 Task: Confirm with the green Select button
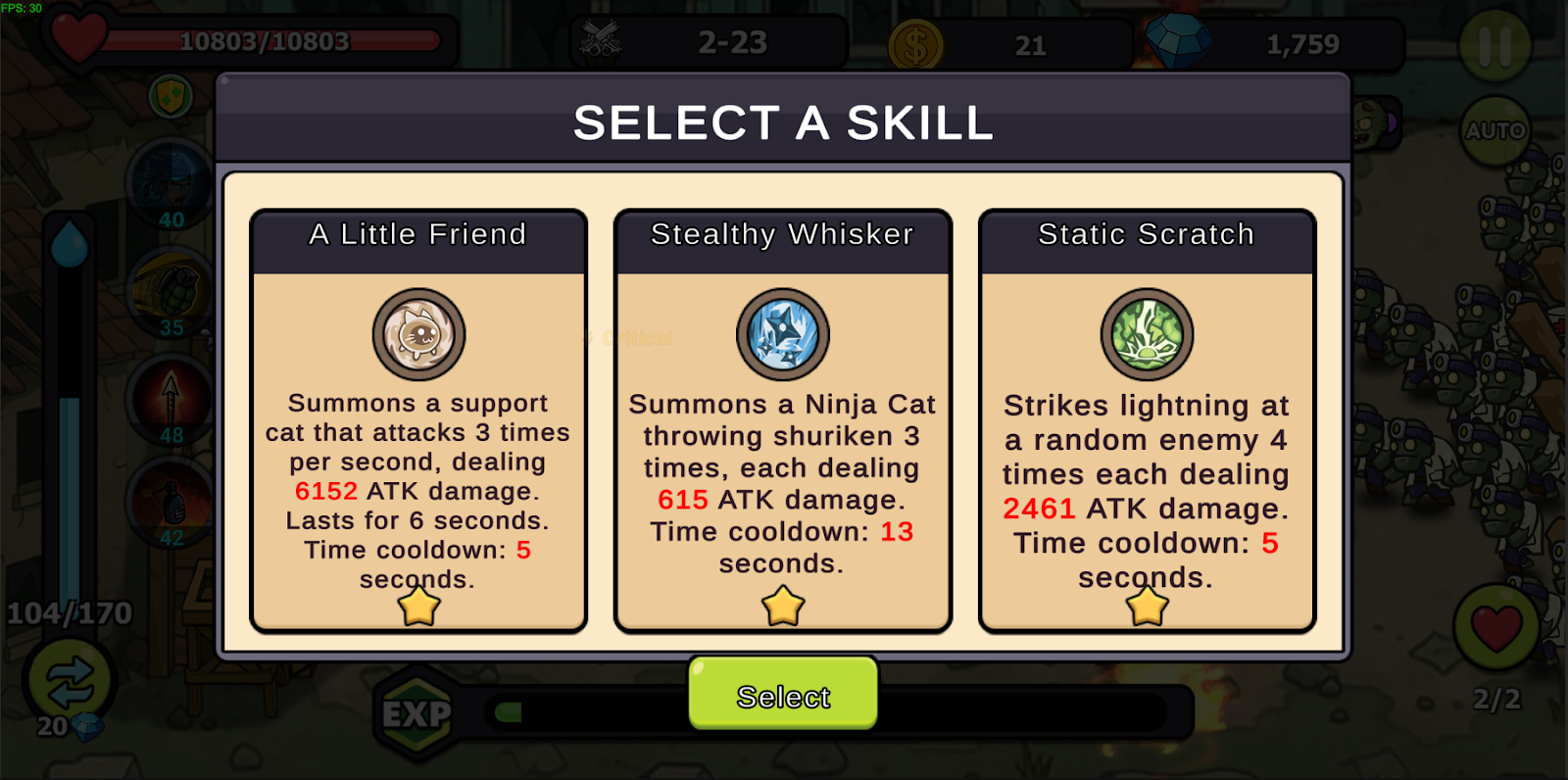tap(783, 695)
